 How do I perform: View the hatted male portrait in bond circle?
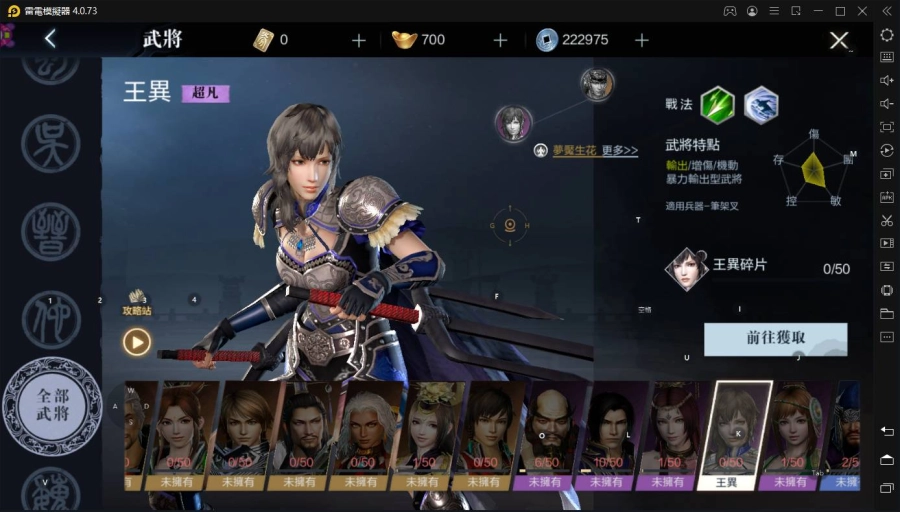click(x=597, y=84)
